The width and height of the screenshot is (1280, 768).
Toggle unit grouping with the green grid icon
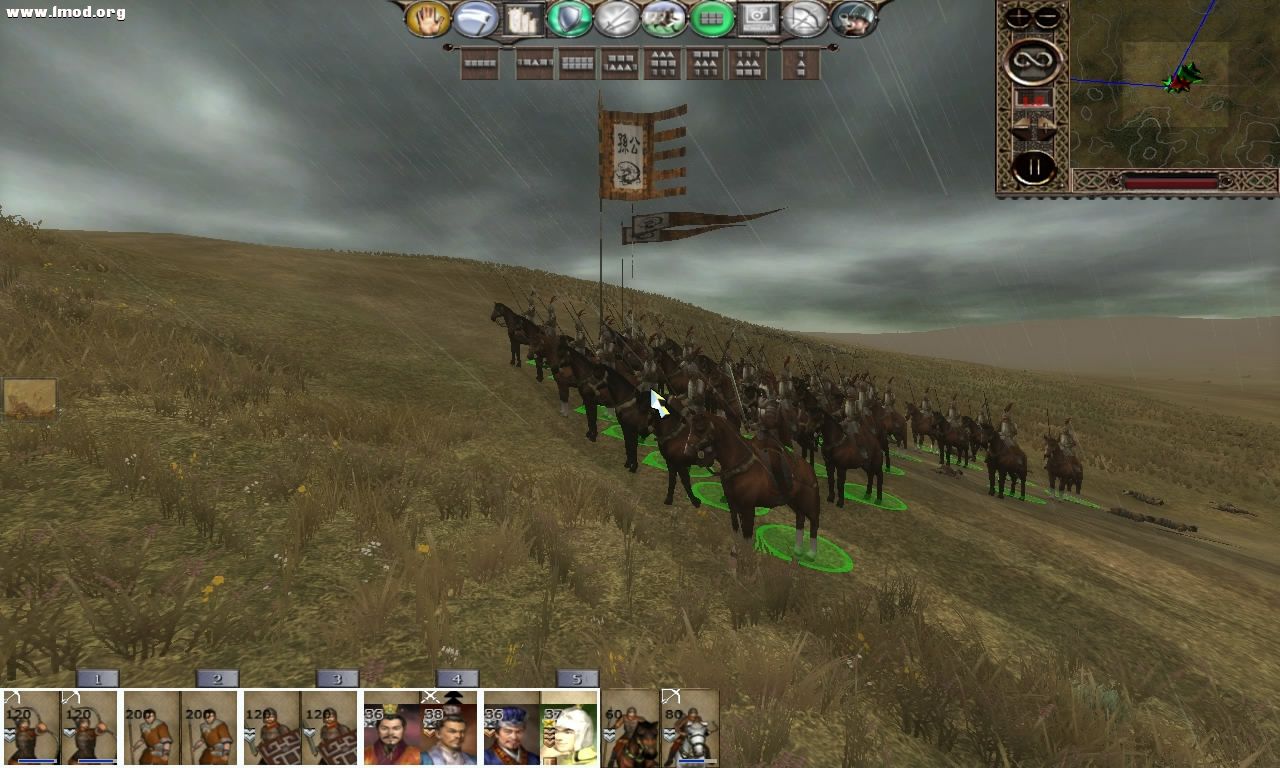pos(713,22)
